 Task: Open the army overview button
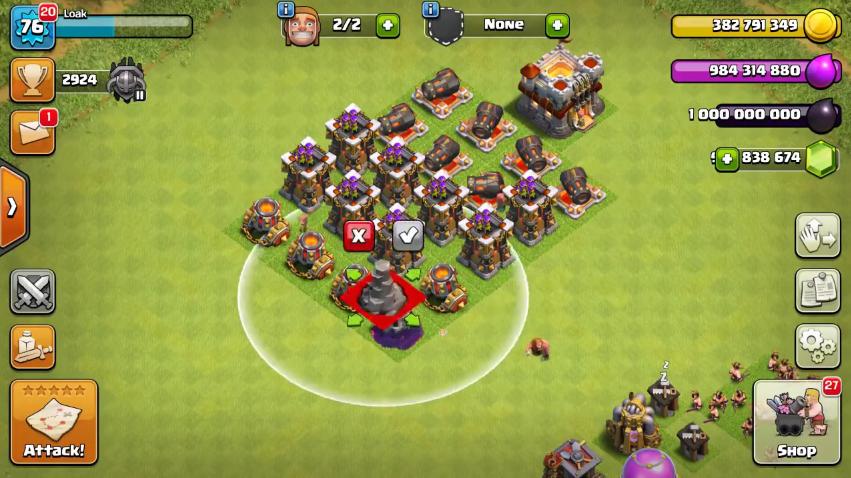[x=32, y=347]
